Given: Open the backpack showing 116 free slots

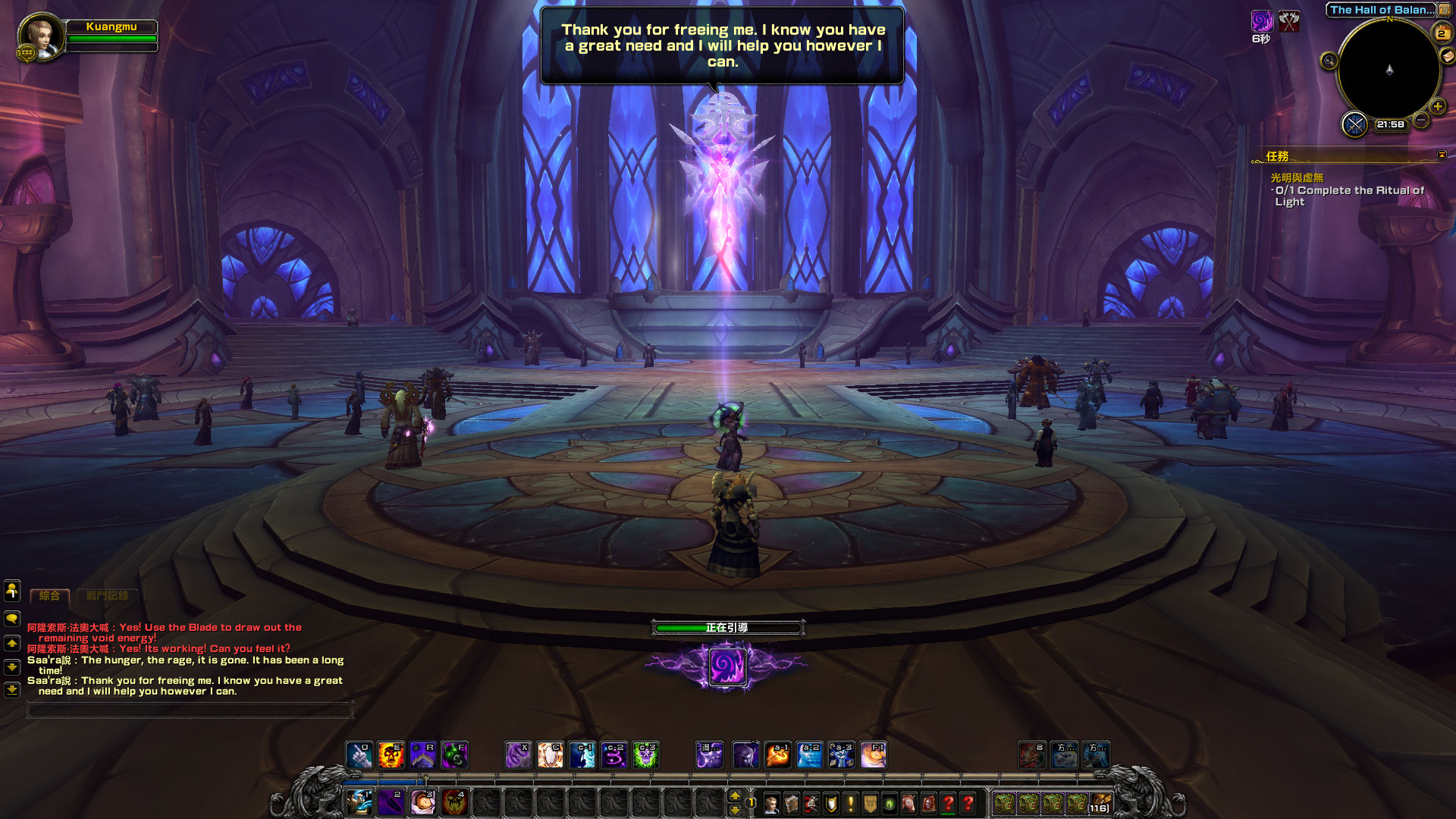Looking at the screenshot, I should click(1100, 803).
